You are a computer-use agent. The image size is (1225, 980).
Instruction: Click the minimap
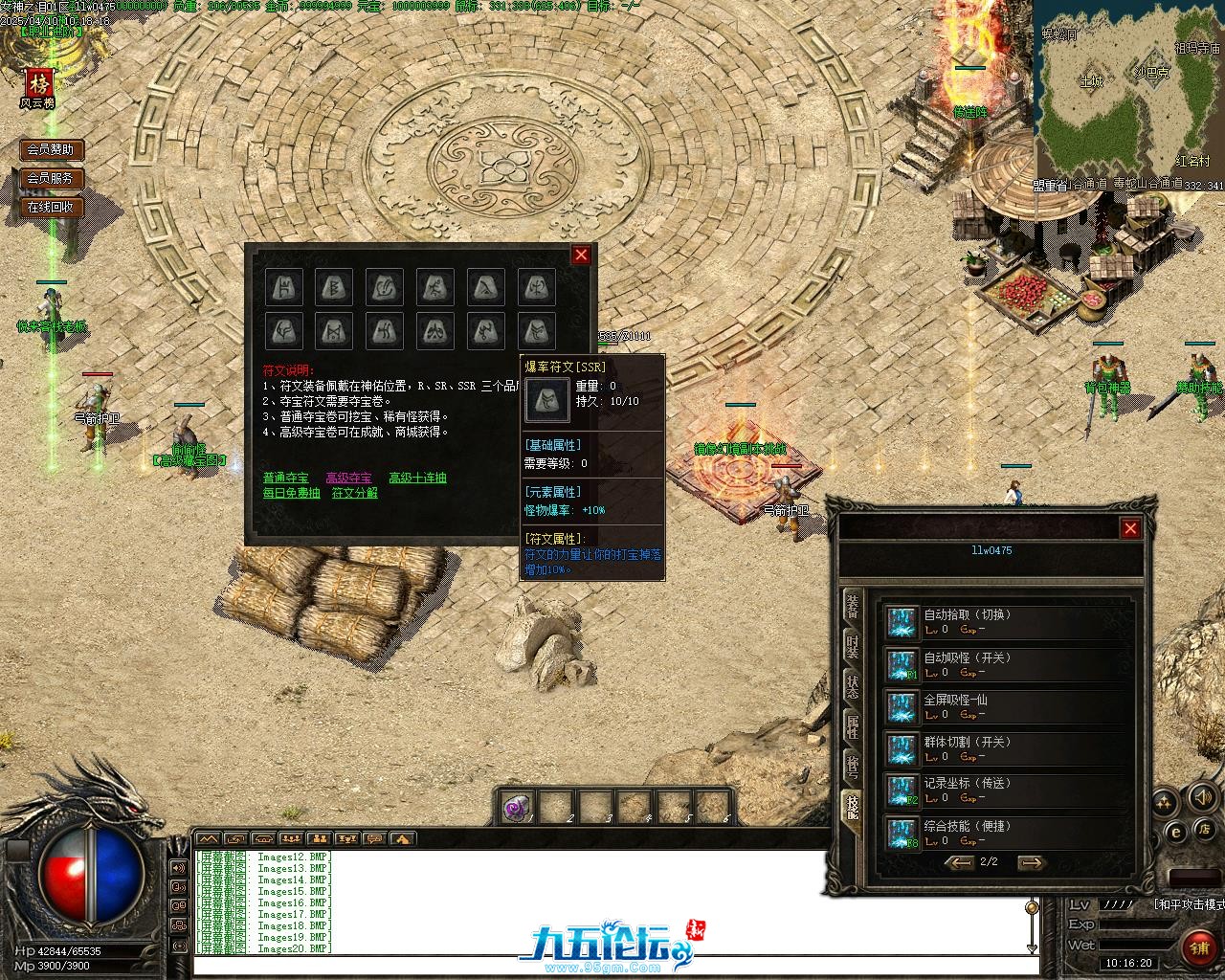pos(1129,89)
